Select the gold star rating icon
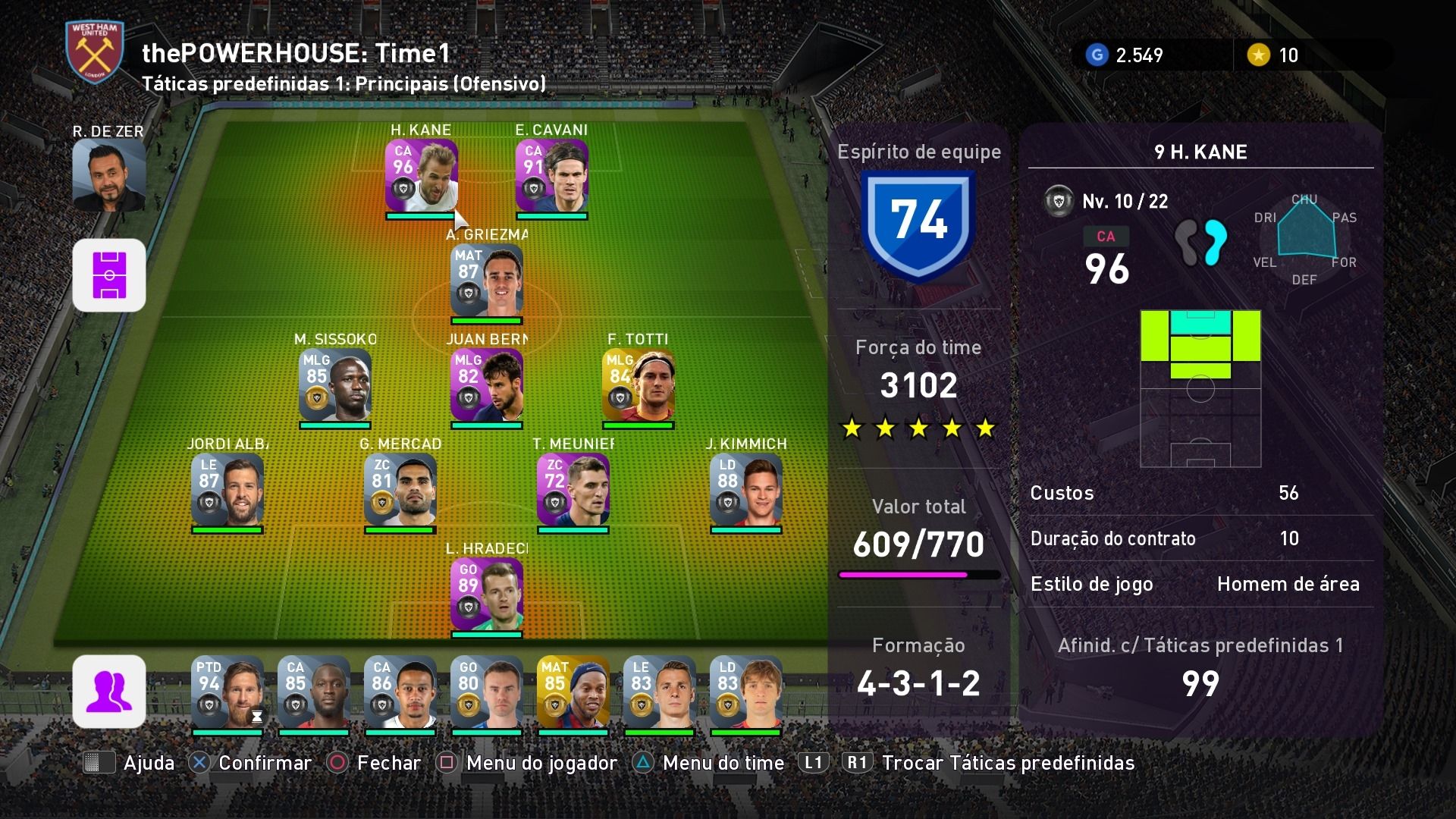The height and width of the screenshot is (819, 1456). point(1258,54)
